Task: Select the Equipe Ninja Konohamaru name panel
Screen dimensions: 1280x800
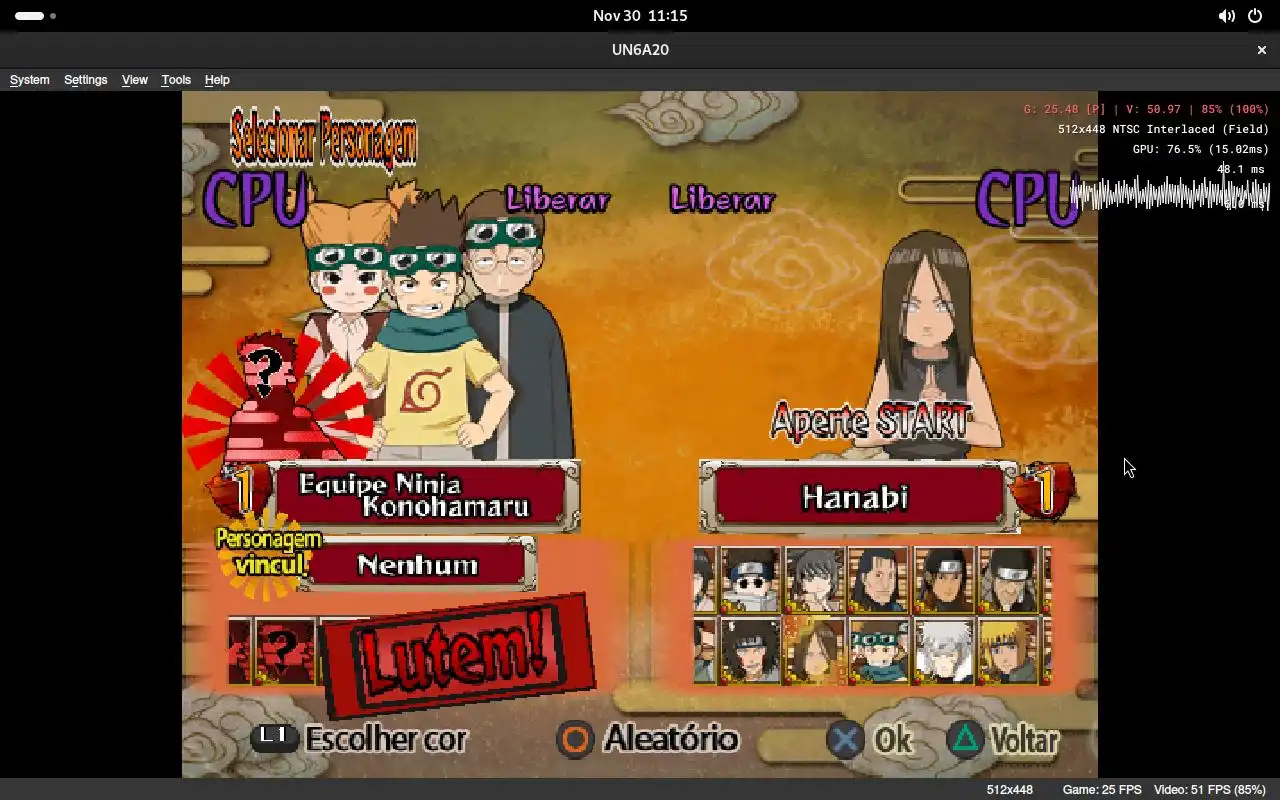Action: coord(425,496)
